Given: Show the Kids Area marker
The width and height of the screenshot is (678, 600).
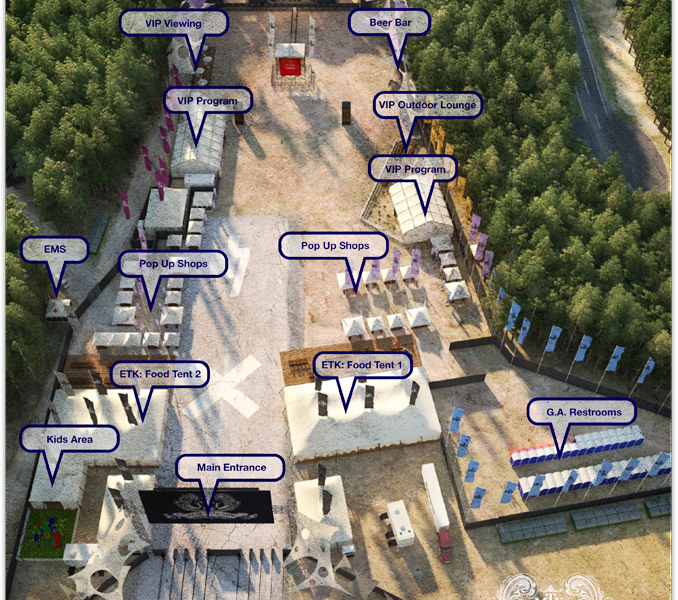Looking at the screenshot, I should [x=69, y=439].
